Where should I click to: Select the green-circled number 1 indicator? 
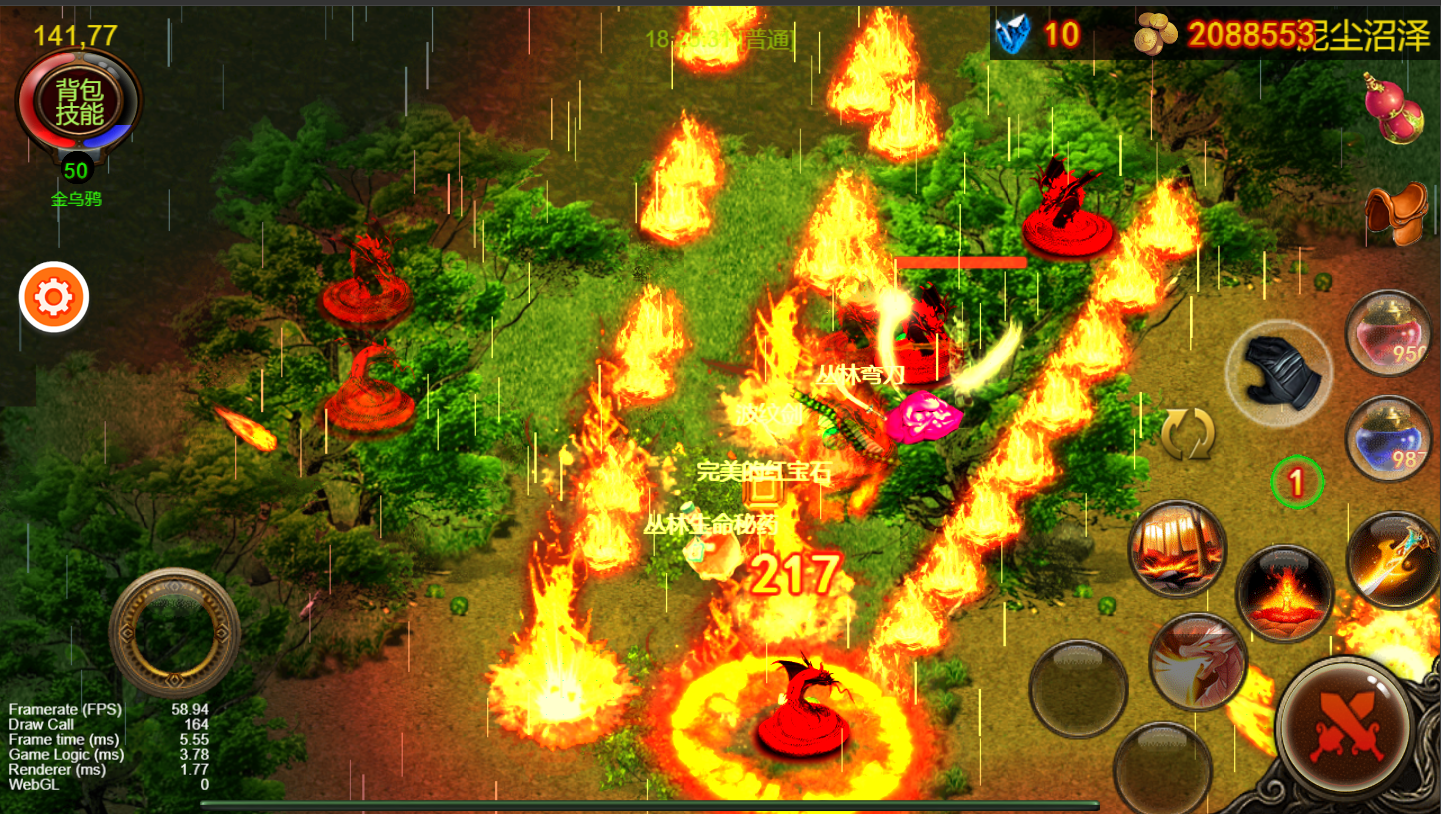tap(1296, 483)
